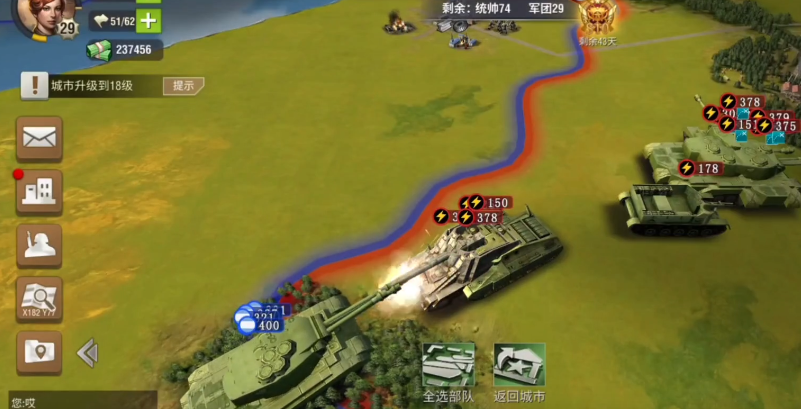The width and height of the screenshot is (801, 409).
Task: Open the soldier helmet icon
Action: (x=39, y=245)
